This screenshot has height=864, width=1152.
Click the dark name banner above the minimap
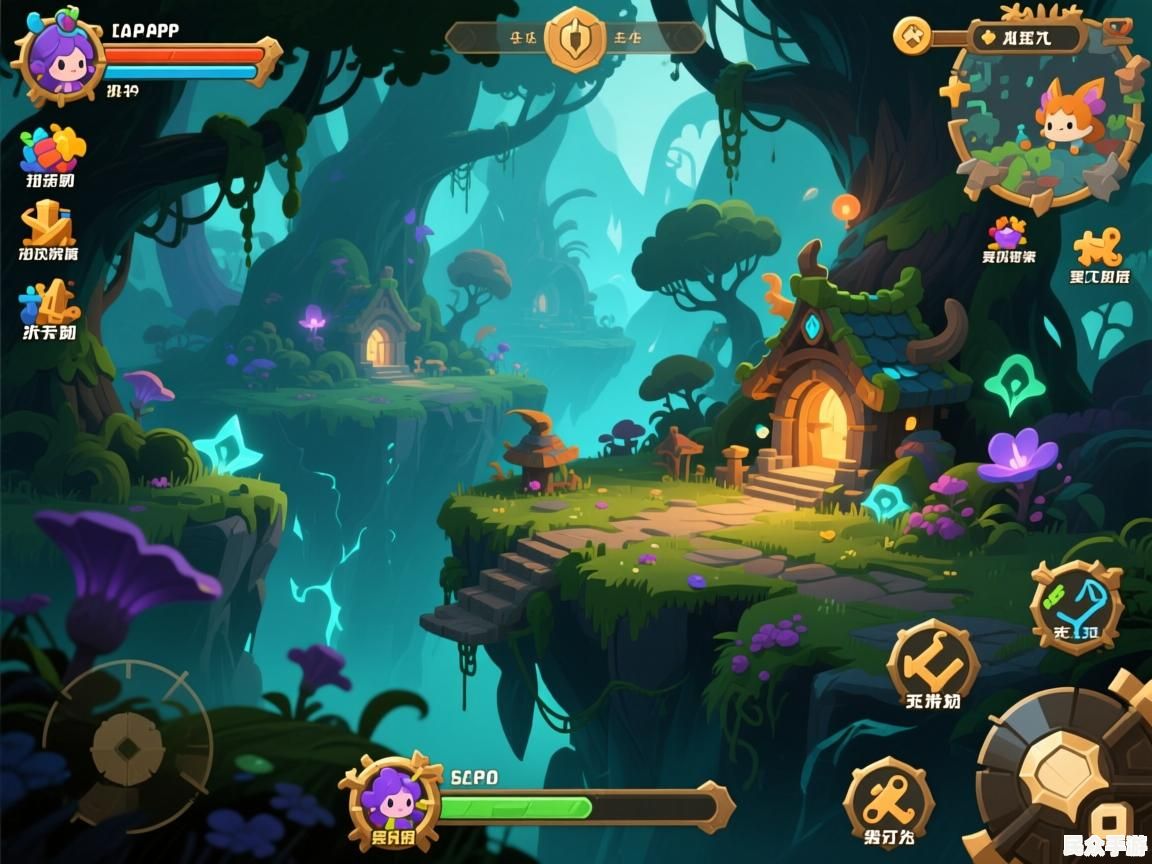tap(1026, 38)
